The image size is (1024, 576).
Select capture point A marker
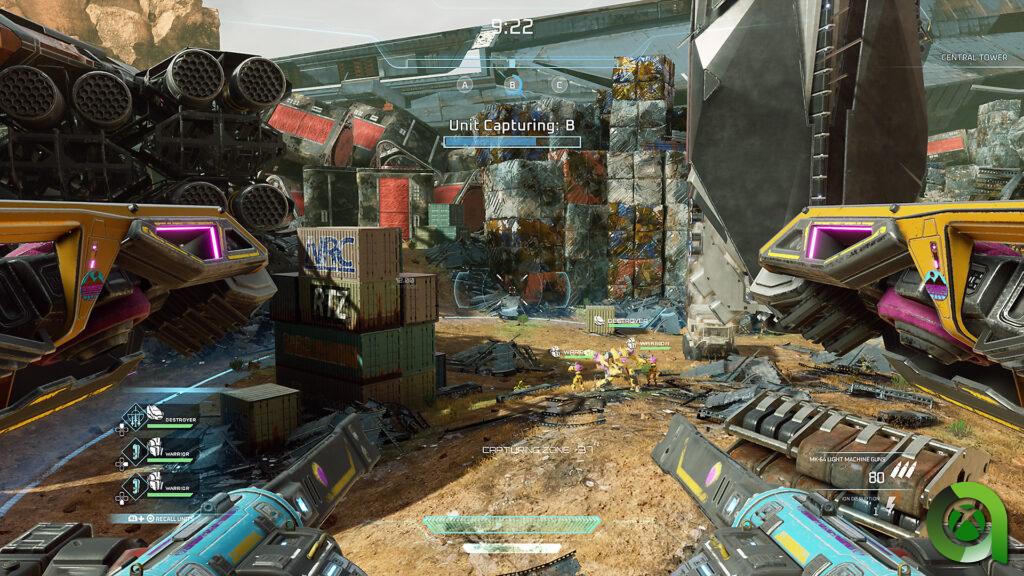pyautogui.click(x=464, y=85)
